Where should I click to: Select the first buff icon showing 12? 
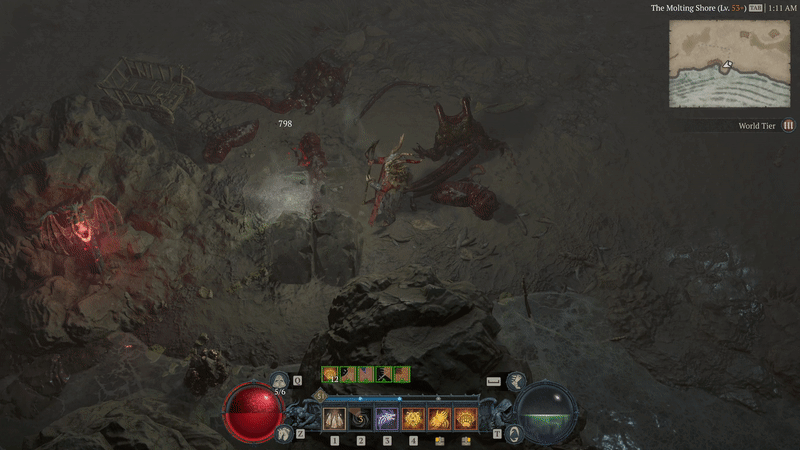[x=329, y=374]
